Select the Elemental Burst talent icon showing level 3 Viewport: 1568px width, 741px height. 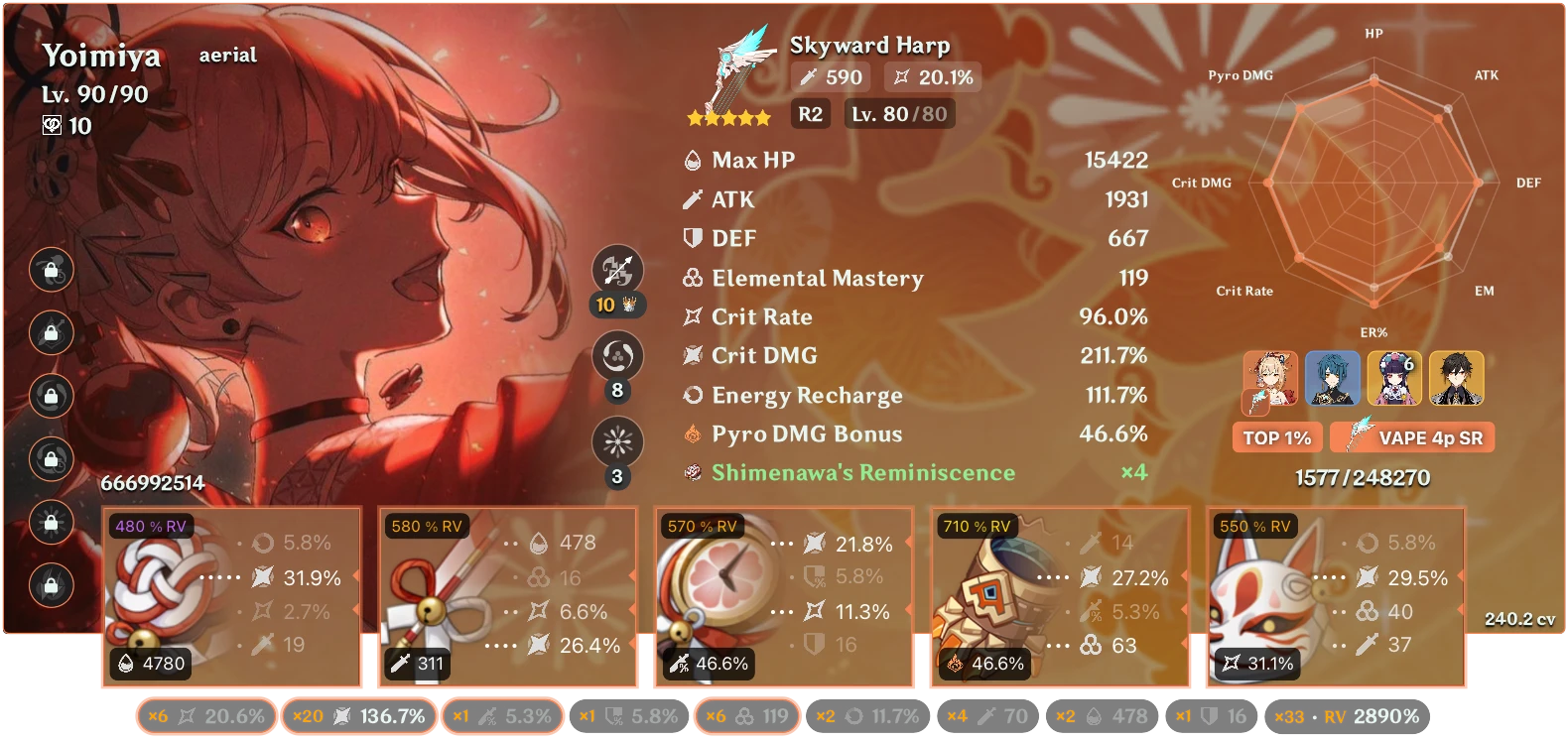pyautogui.click(x=617, y=443)
